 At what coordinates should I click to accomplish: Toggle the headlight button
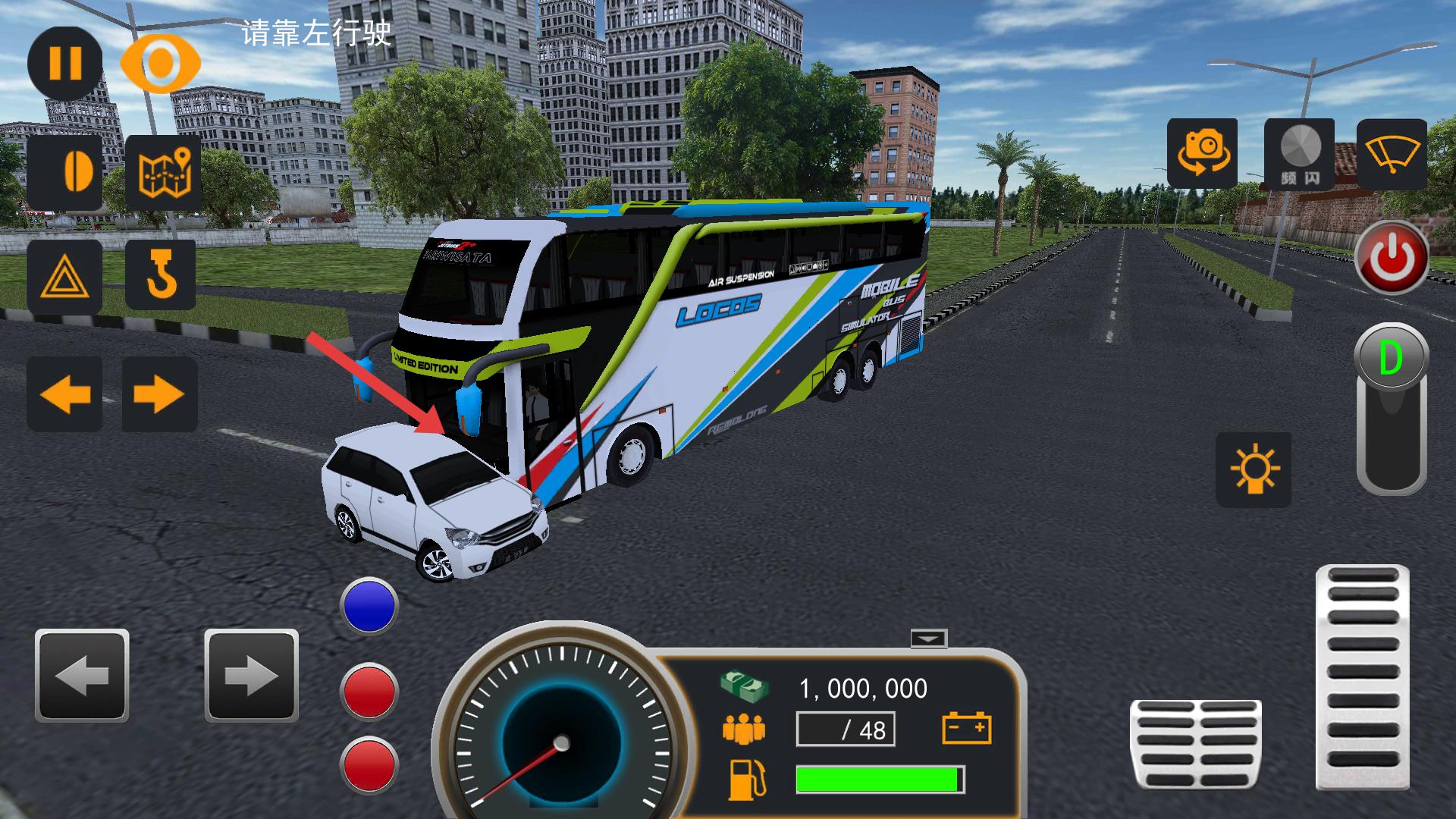coord(64,173)
